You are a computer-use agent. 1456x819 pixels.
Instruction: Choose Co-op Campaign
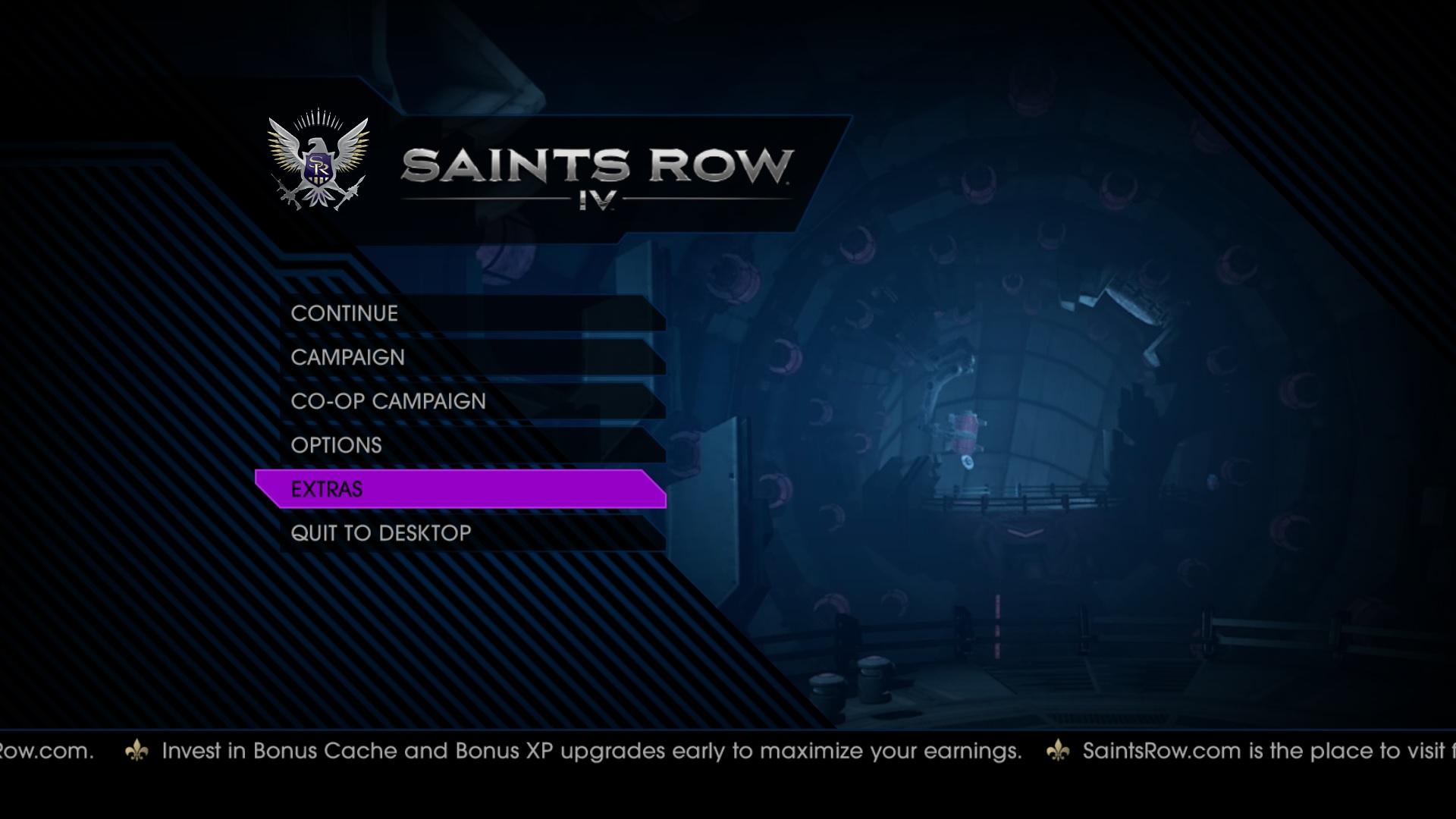[x=388, y=402]
